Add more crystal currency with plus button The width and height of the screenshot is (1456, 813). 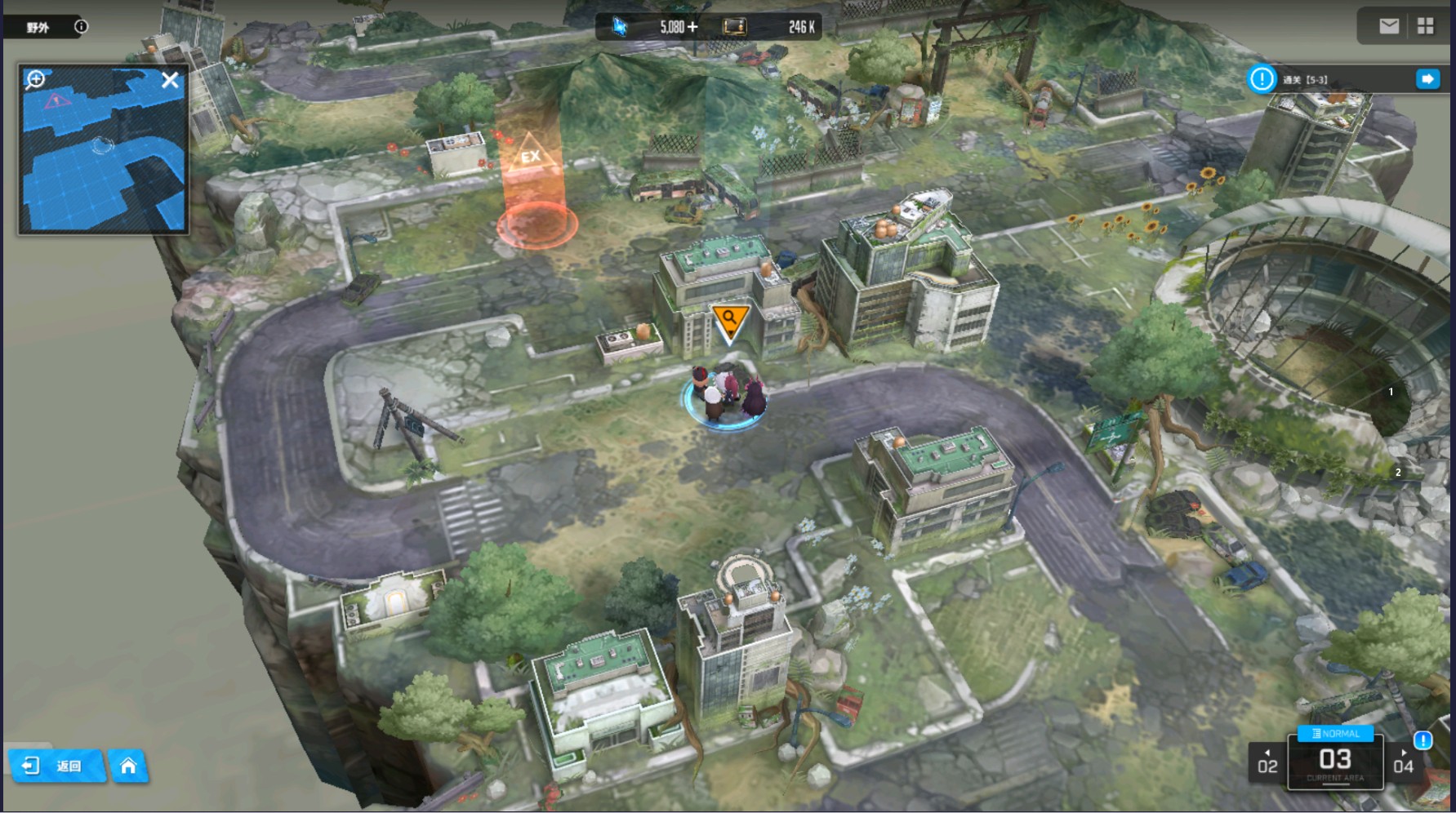pyautogui.click(x=692, y=27)
